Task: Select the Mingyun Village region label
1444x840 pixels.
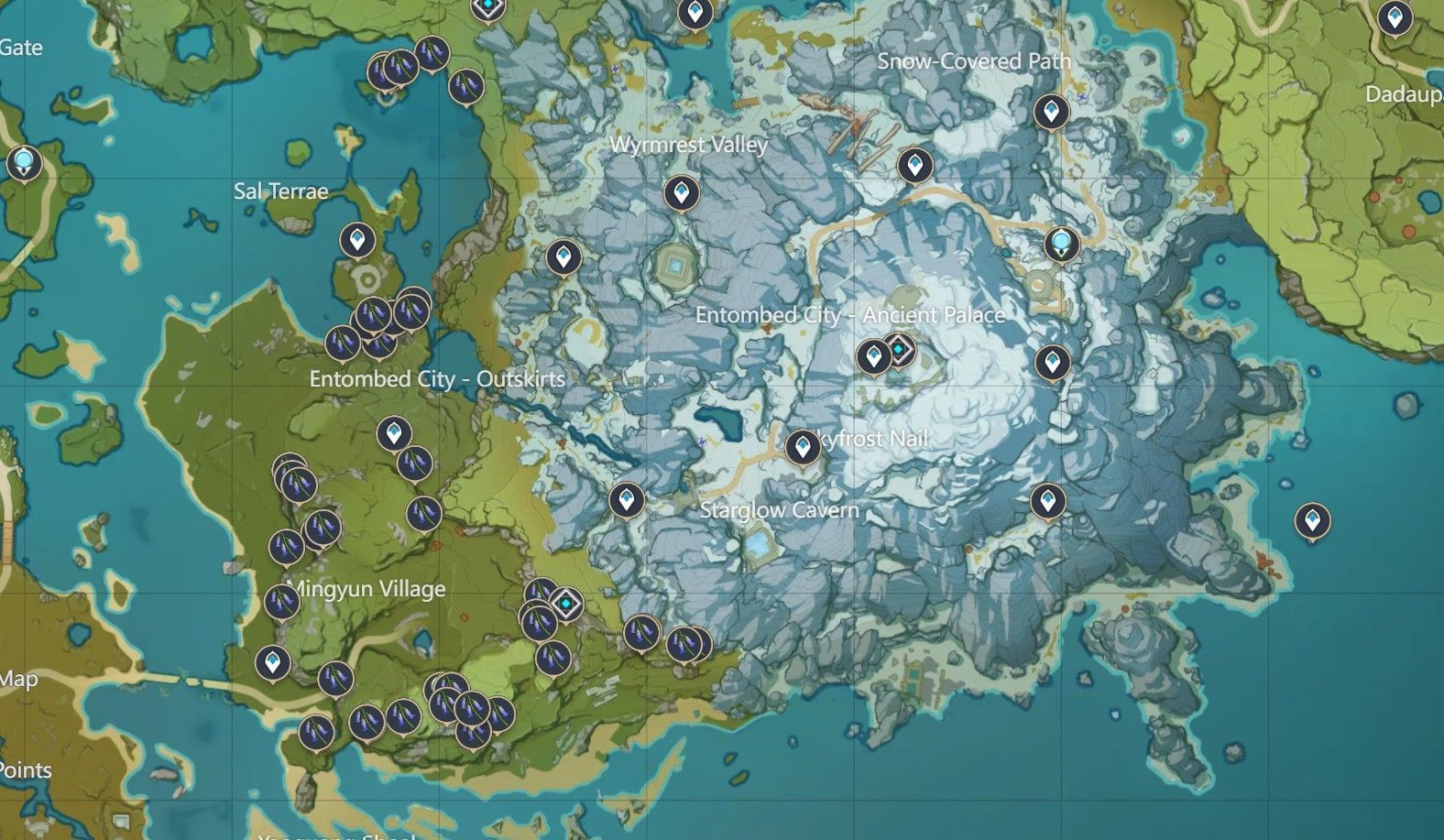Action: pyautogui.click(x=366, y=589)
